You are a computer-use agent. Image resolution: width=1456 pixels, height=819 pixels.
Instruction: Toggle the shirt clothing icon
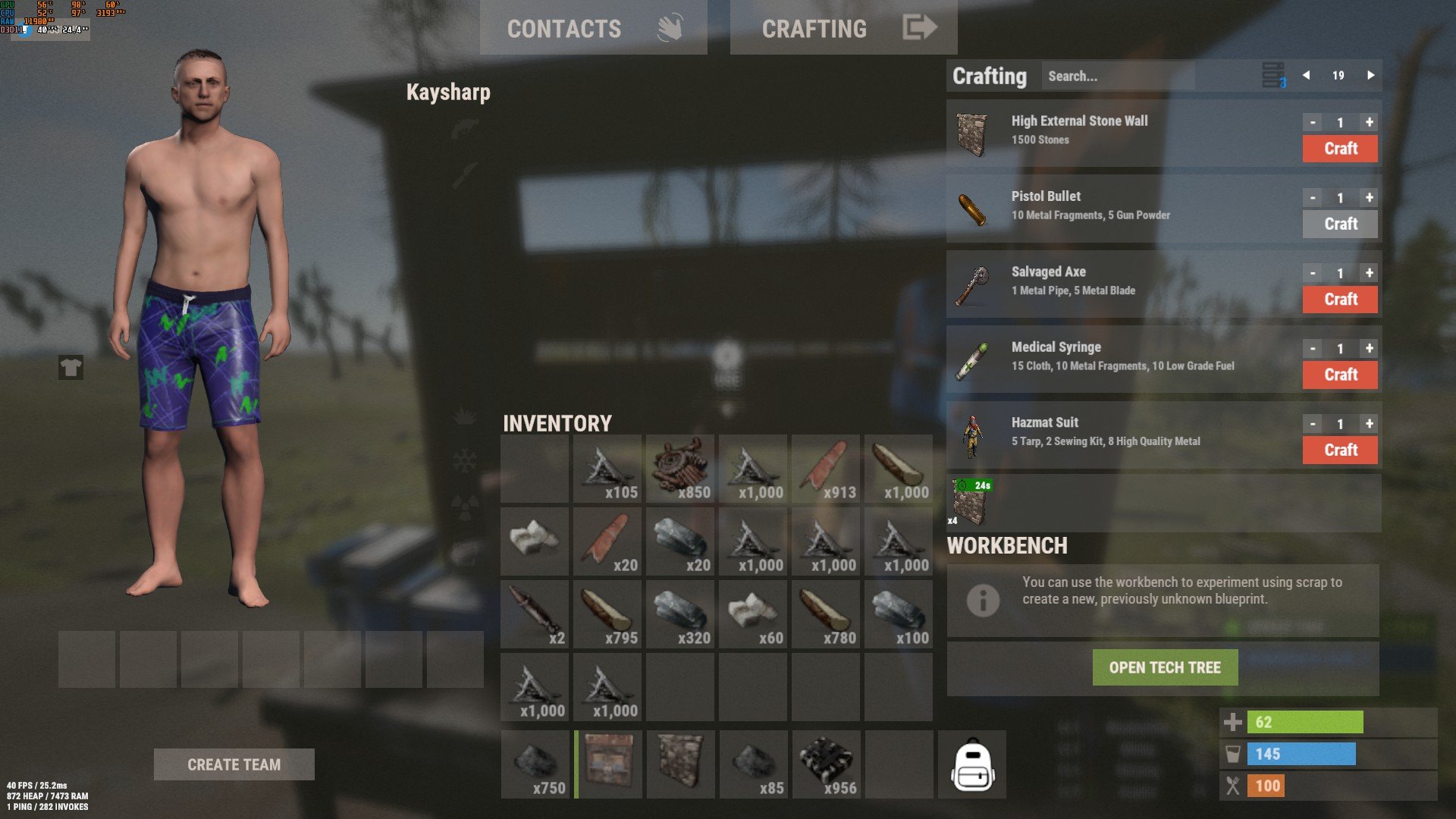71,368
